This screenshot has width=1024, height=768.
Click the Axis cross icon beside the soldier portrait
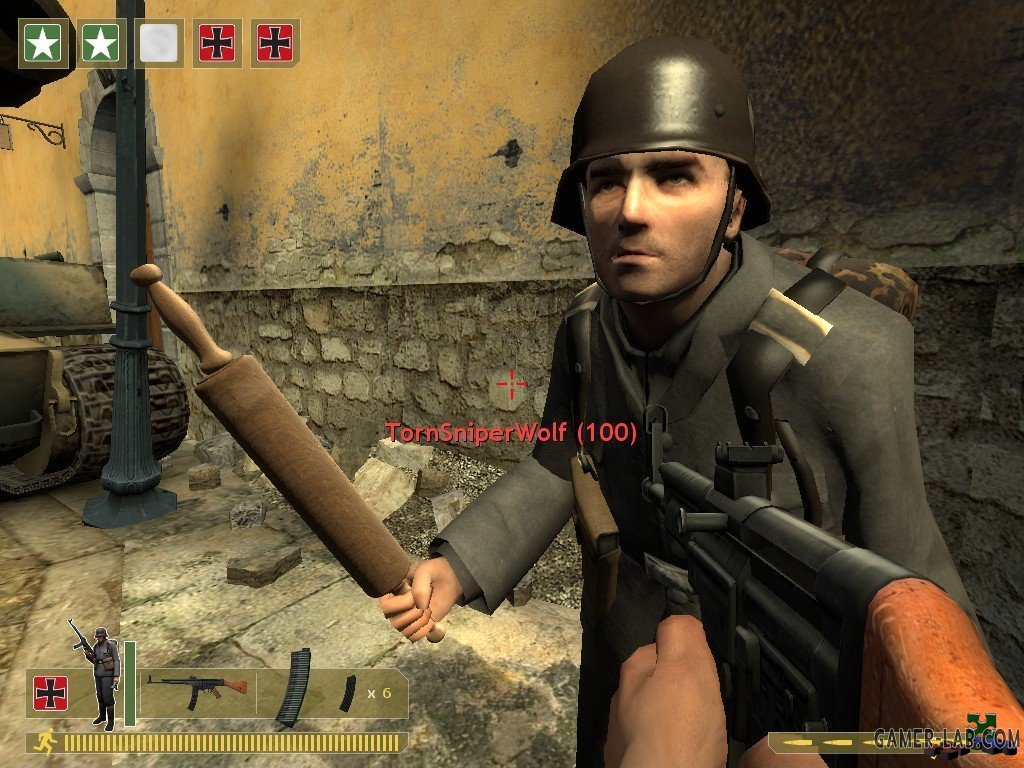pyautogui.click(x=50, y=693)
